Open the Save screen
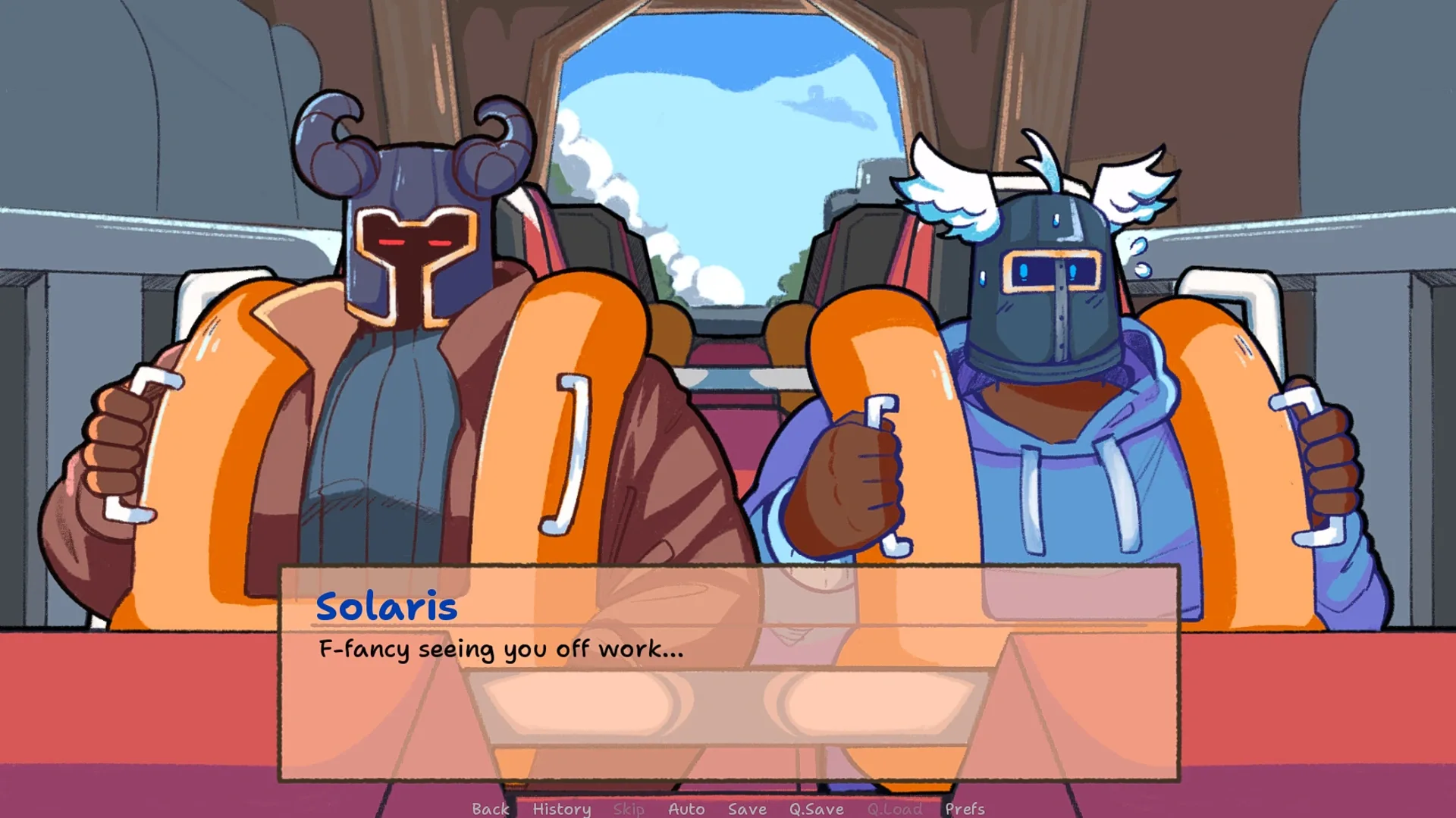 coord(746,809)
